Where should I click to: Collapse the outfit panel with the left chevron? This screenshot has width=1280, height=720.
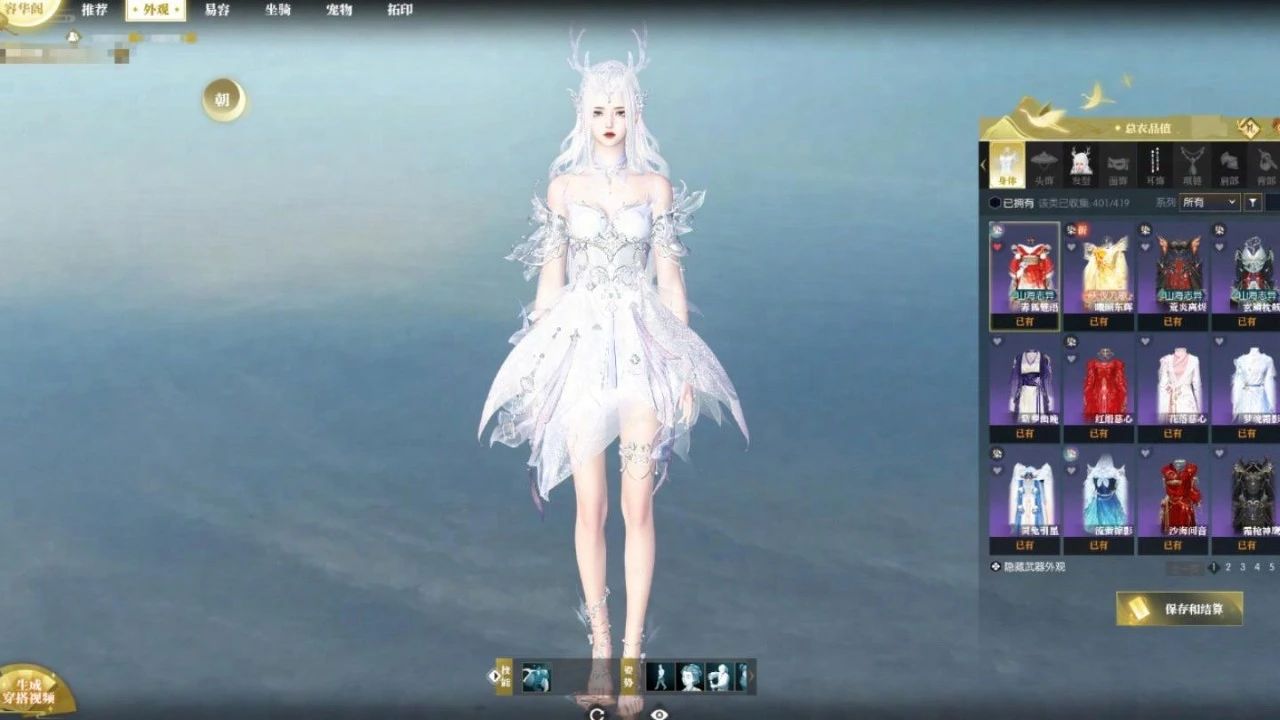point(983,163)
